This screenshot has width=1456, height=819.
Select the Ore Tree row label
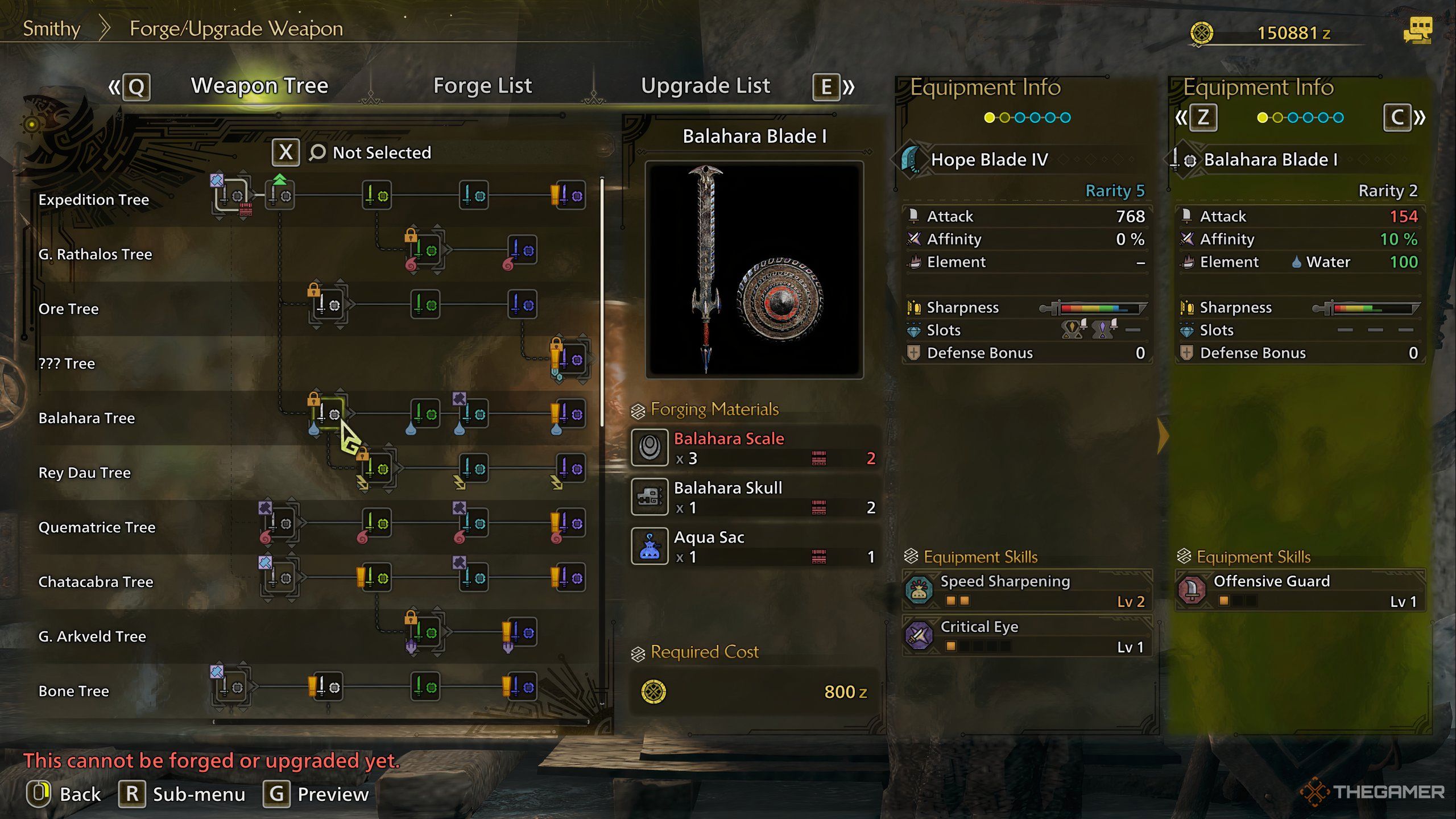[68, 309]
